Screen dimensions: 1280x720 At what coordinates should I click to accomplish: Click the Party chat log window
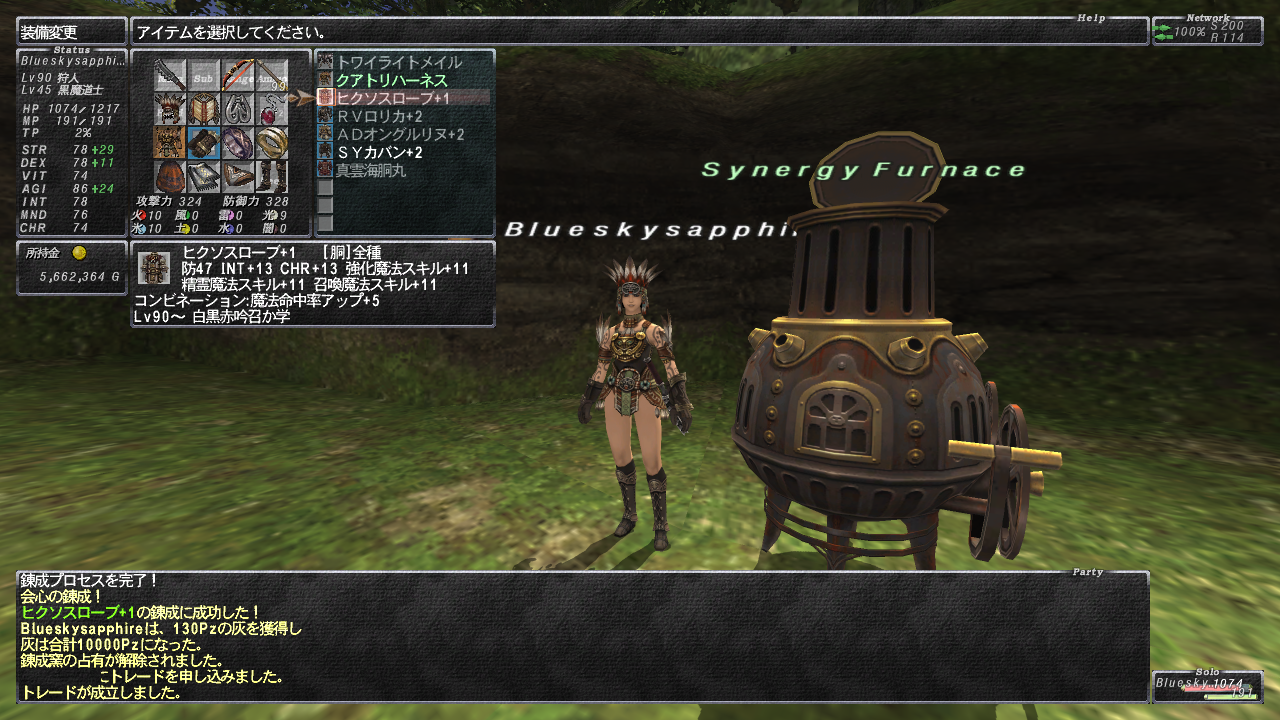[582, 636]
